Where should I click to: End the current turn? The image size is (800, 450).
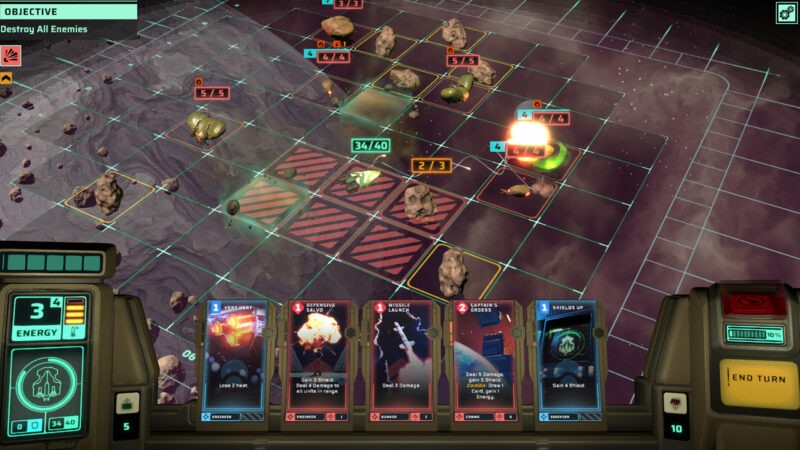[x=755, y=377]
